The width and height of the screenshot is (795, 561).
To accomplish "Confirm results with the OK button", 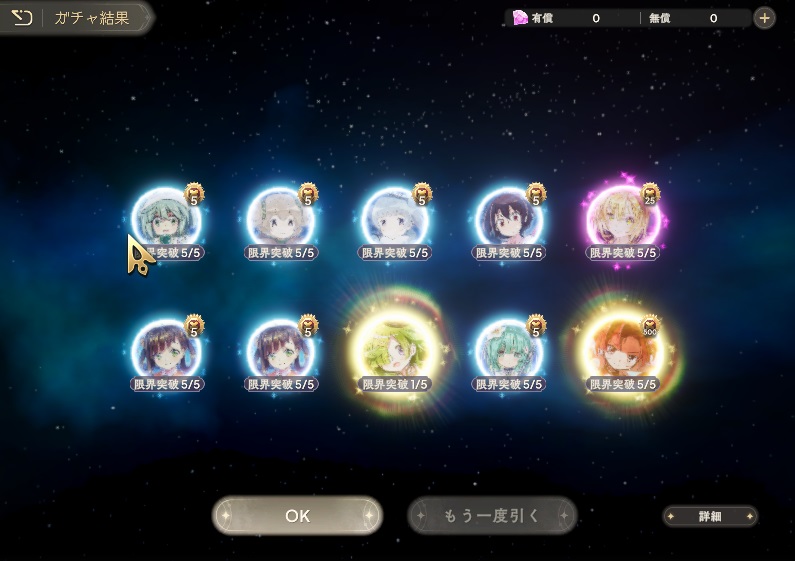I will 297,516.
